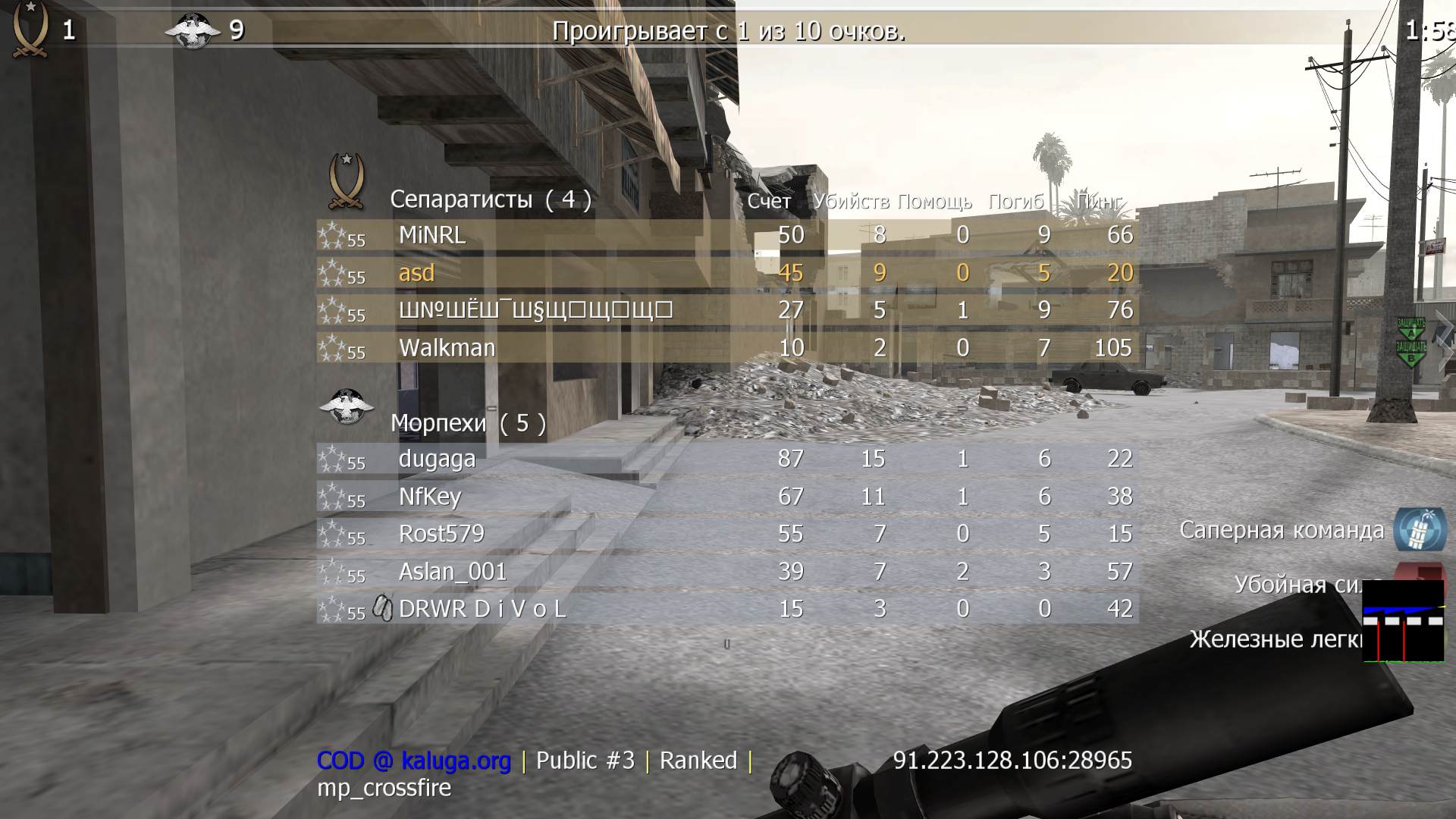Select the highlighted player asd

point(416,273)
